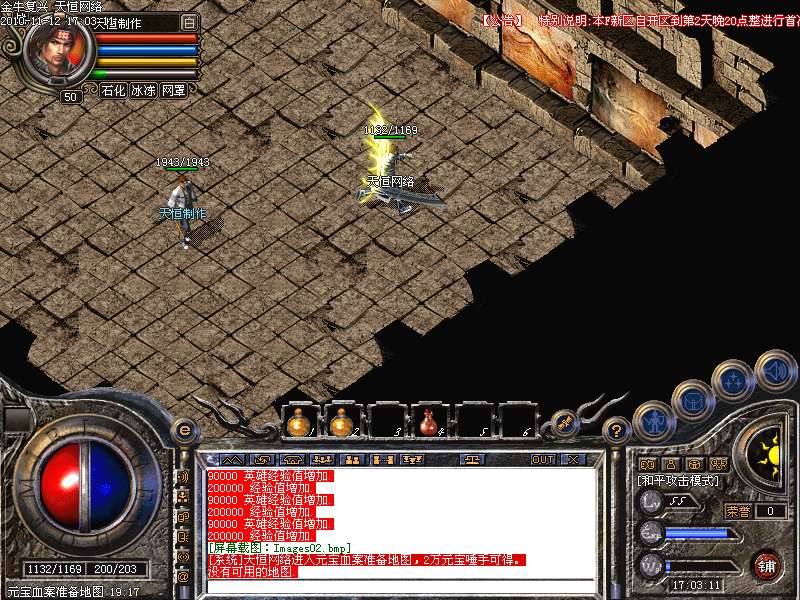
Task: Click the OUT button above the chat
Action: pyautogui.click(x=543, y=459)
